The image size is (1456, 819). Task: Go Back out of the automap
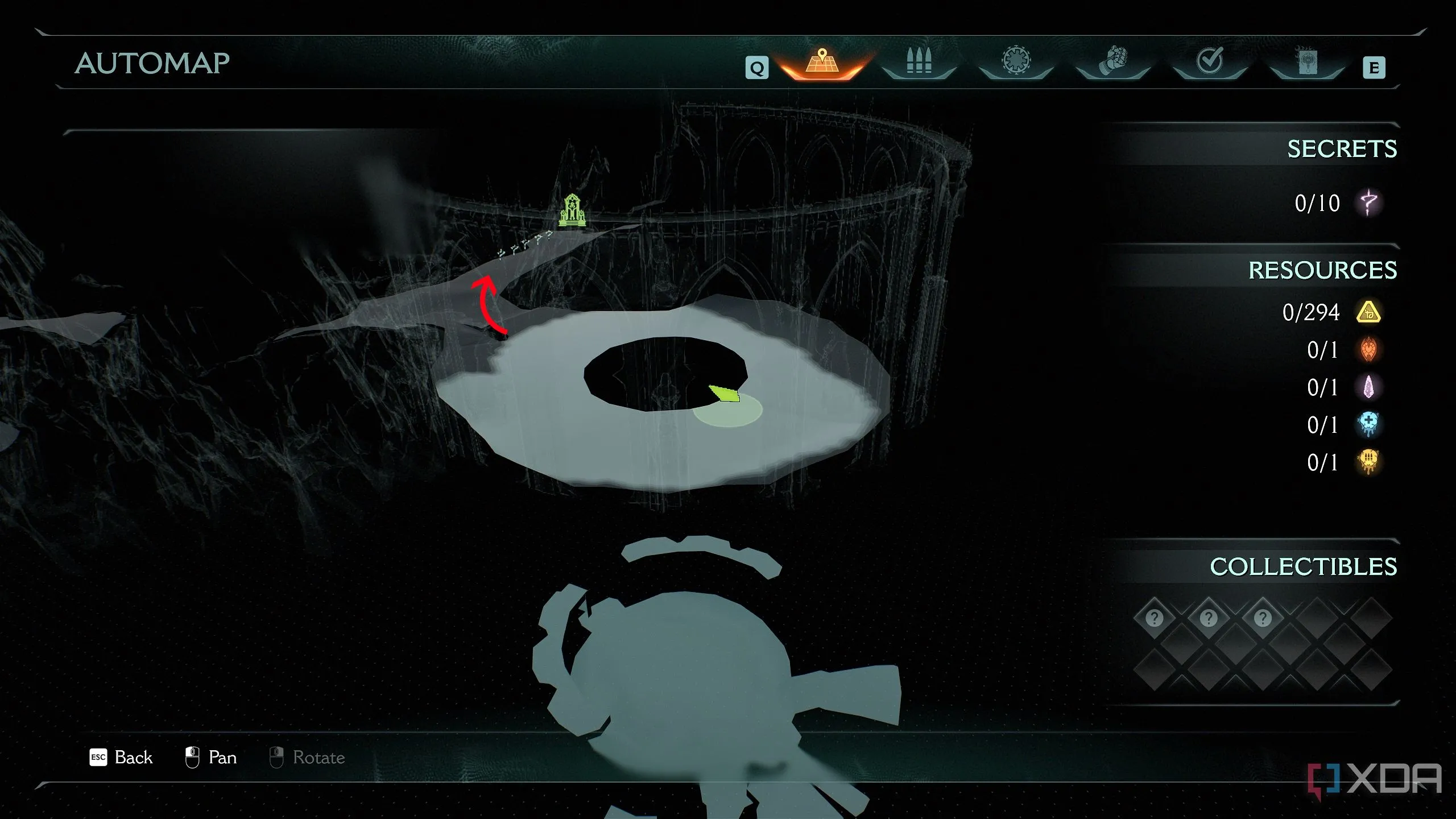point(121,758)
